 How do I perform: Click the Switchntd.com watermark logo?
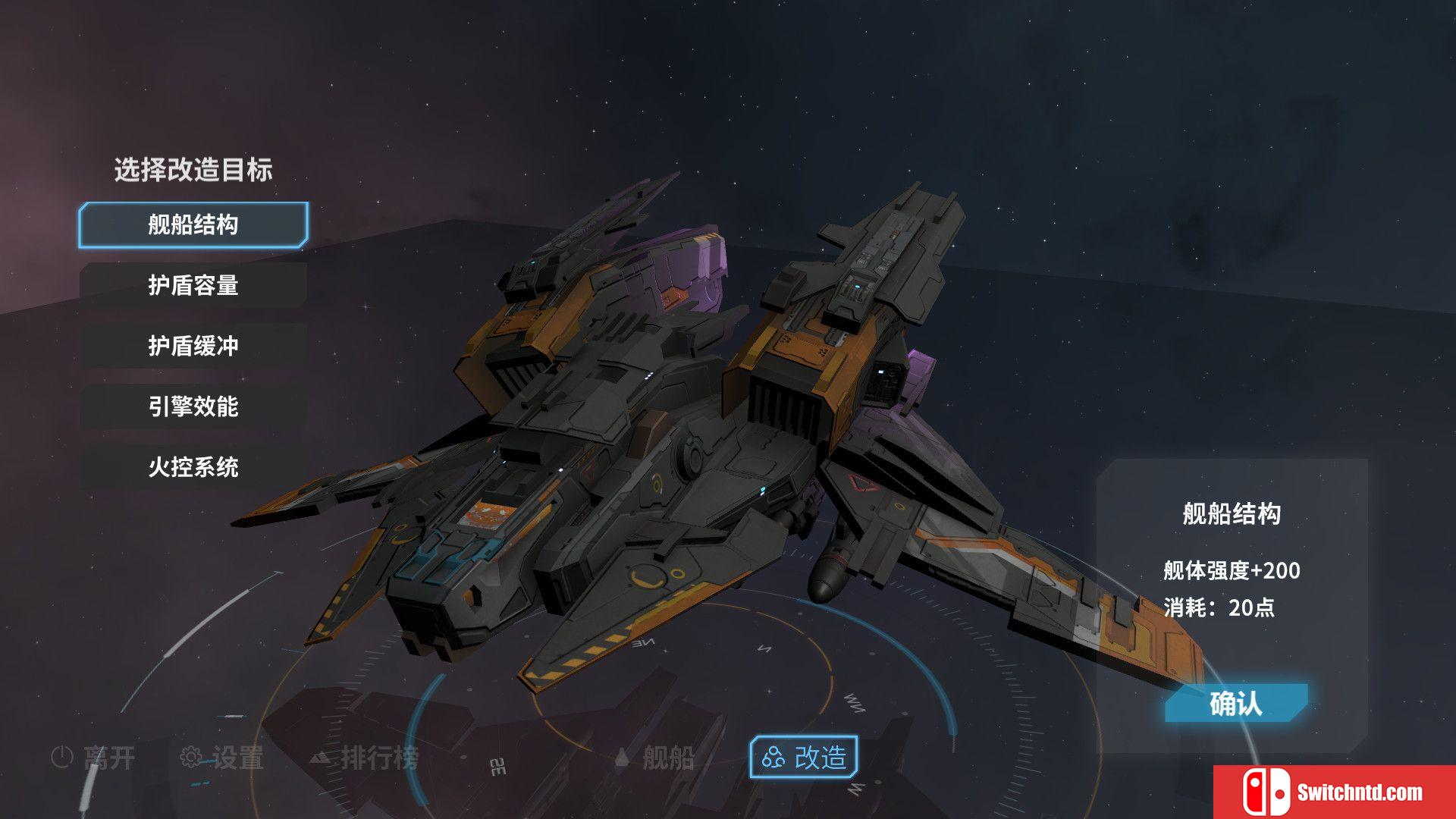tap(1335, 792)
